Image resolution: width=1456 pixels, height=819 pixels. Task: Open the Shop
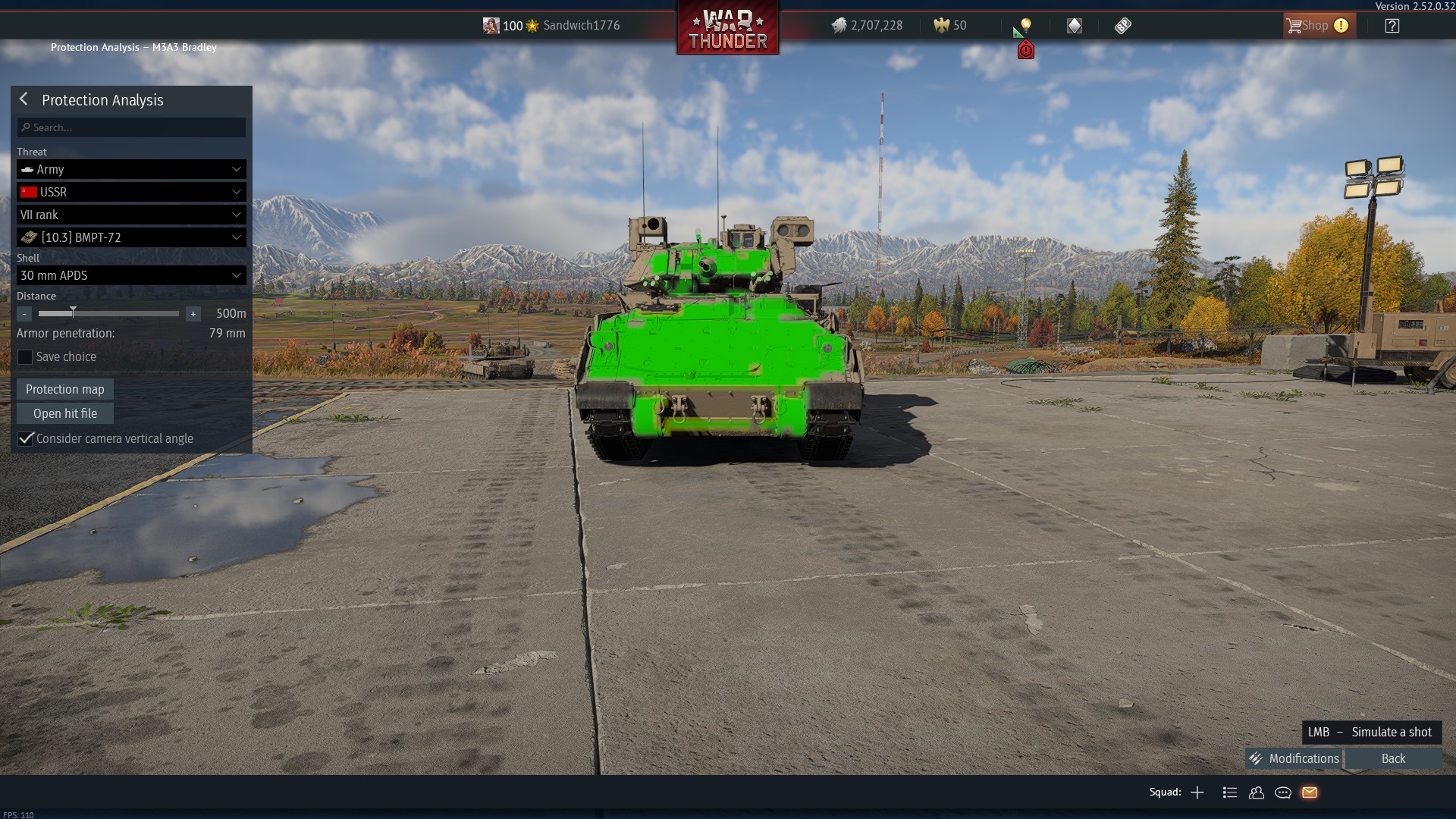click(x=1316, y=26)
